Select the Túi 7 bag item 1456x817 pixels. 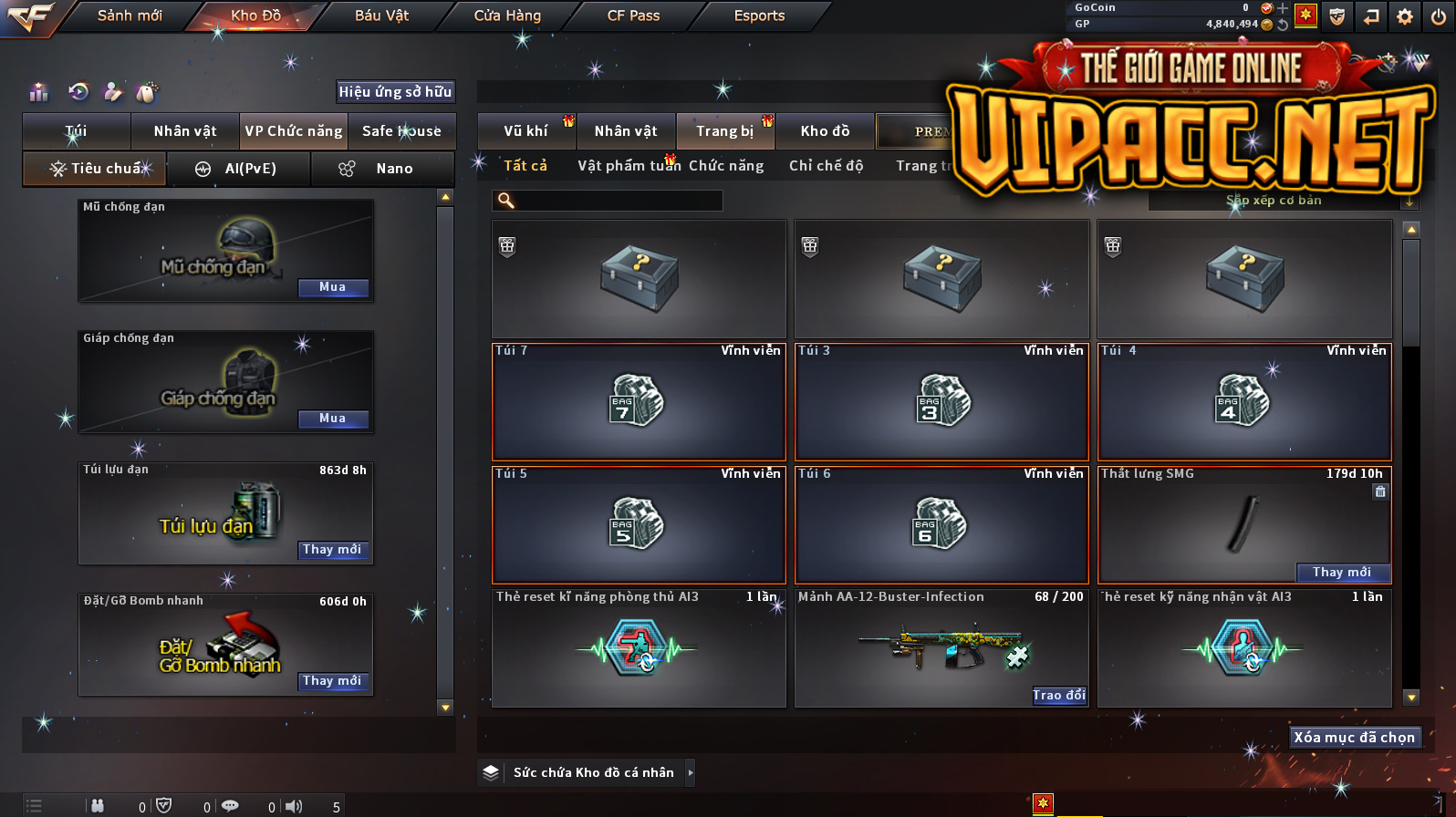(639, 401)
